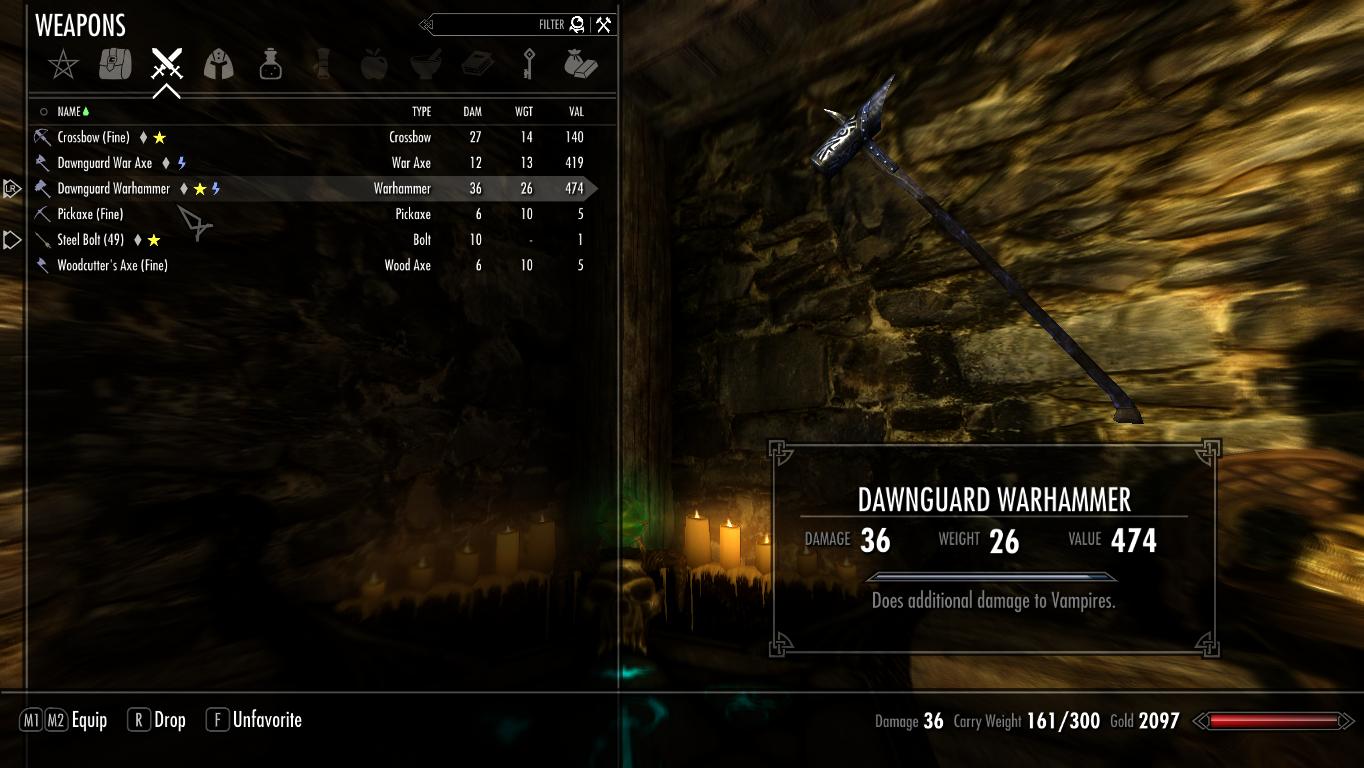Select the Steel Bolt (49) row
This screenshot has width=1364, height=768.
(x=91, y=240)
